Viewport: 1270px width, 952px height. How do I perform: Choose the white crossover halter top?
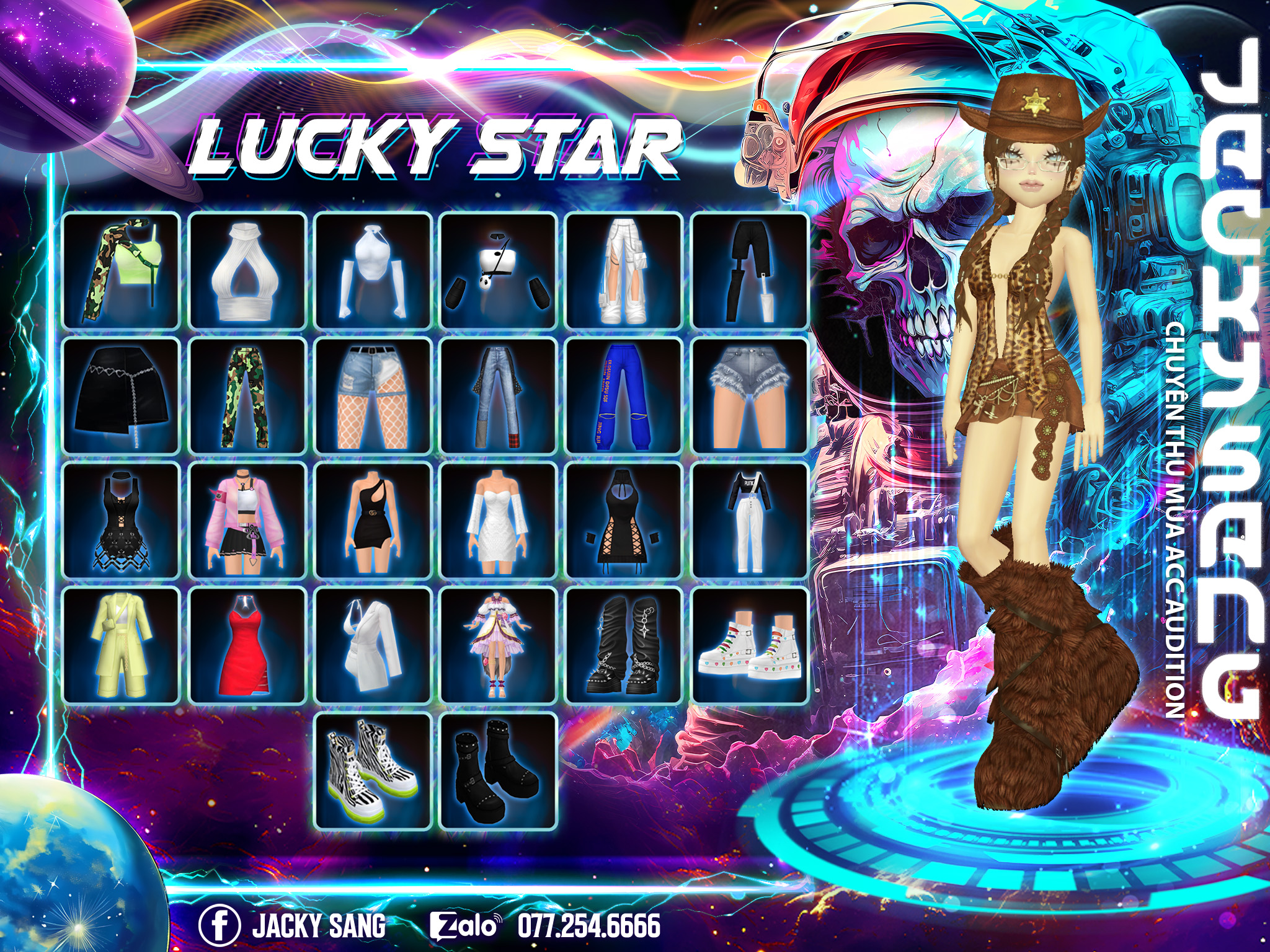(247, 271)
